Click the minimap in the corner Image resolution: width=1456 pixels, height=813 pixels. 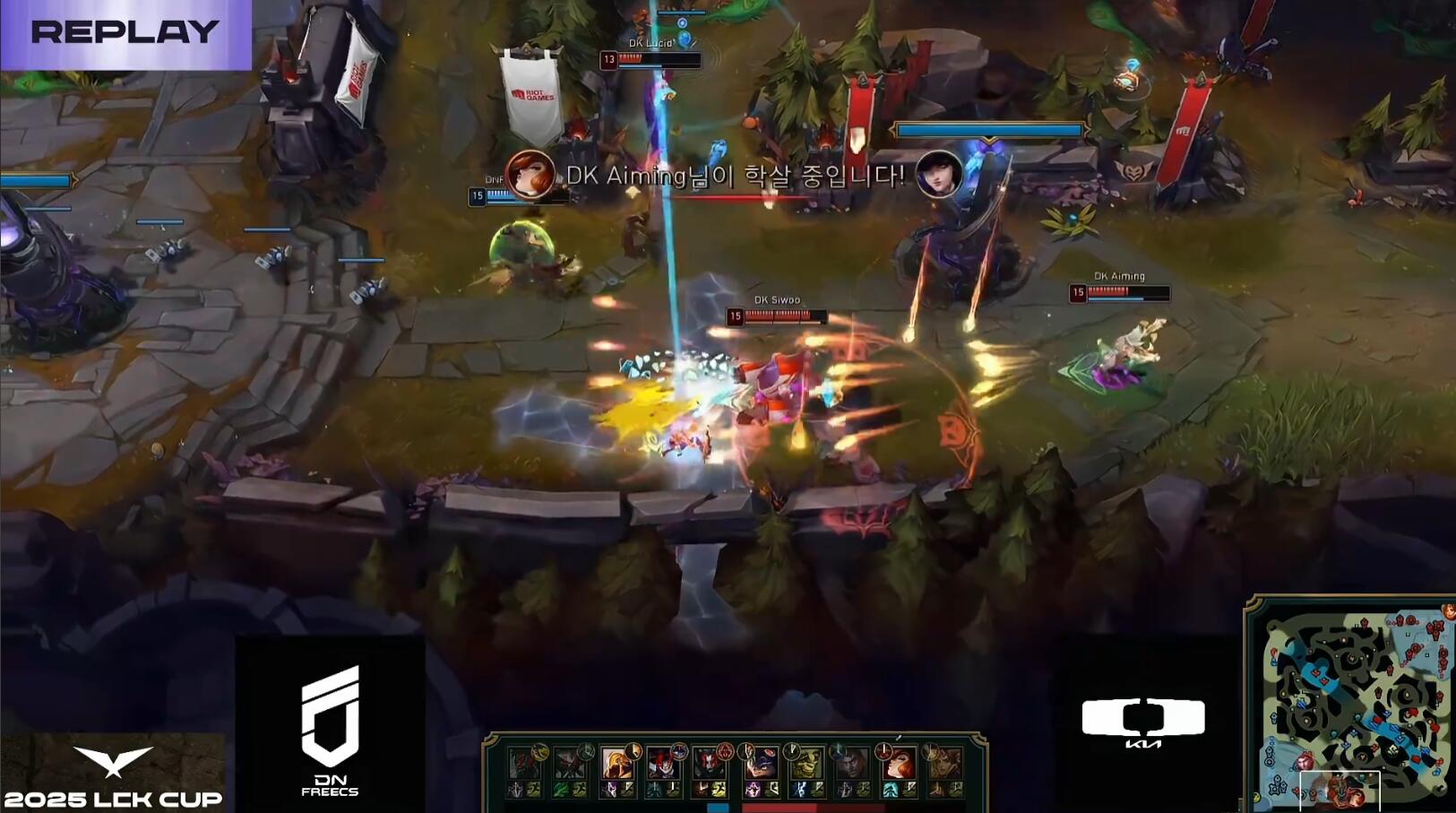[x=1353, y=704]
